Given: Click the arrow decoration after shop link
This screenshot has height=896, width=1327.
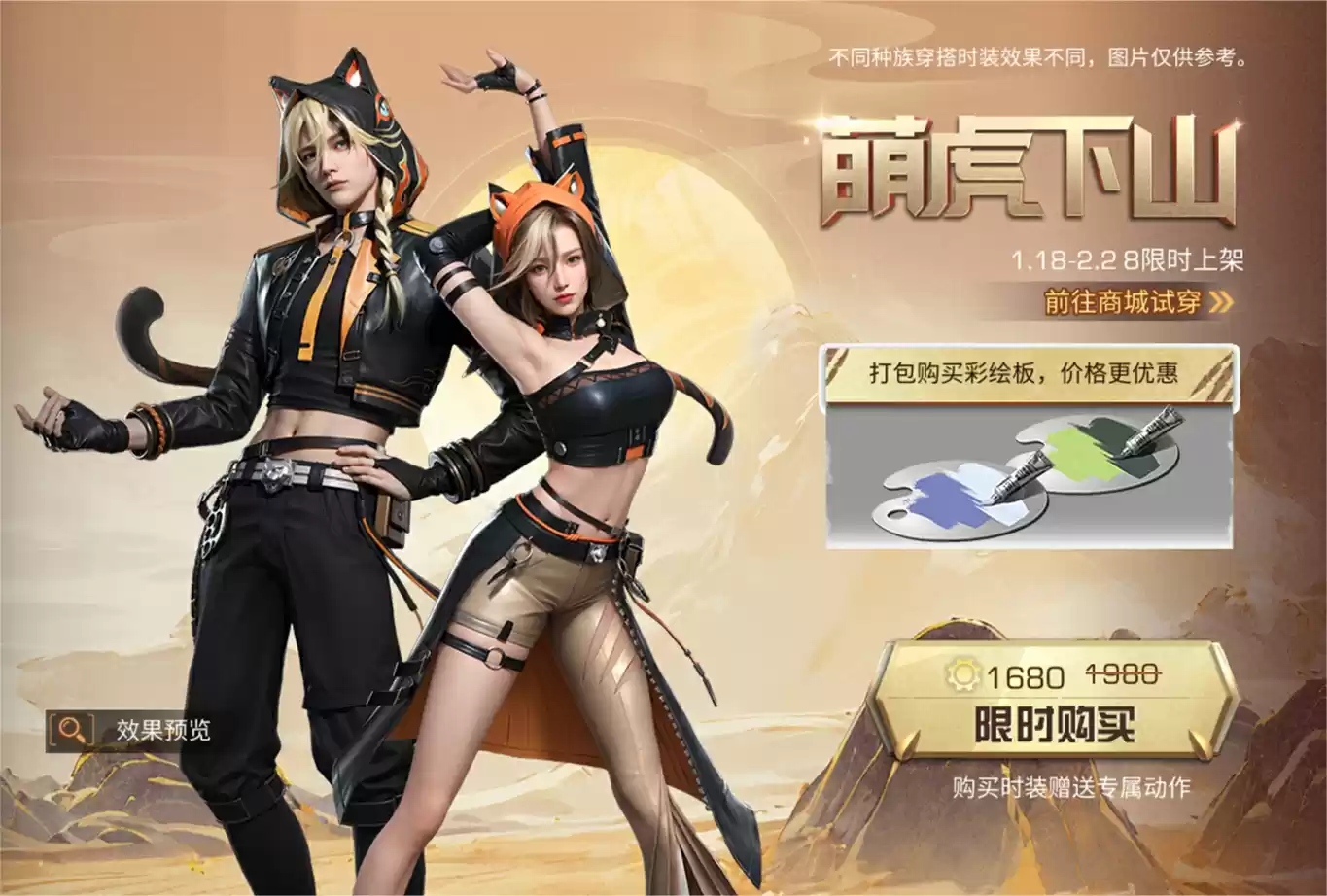Looking at the screenshot, I should (x=1217, y=302).
